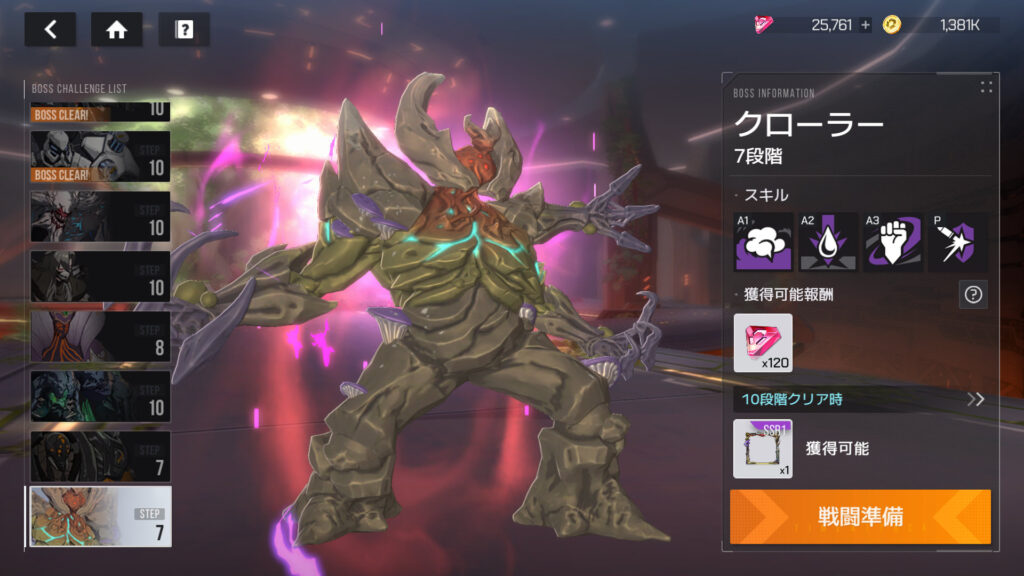Open the rewards question mark info

click(x=973, y=294)
